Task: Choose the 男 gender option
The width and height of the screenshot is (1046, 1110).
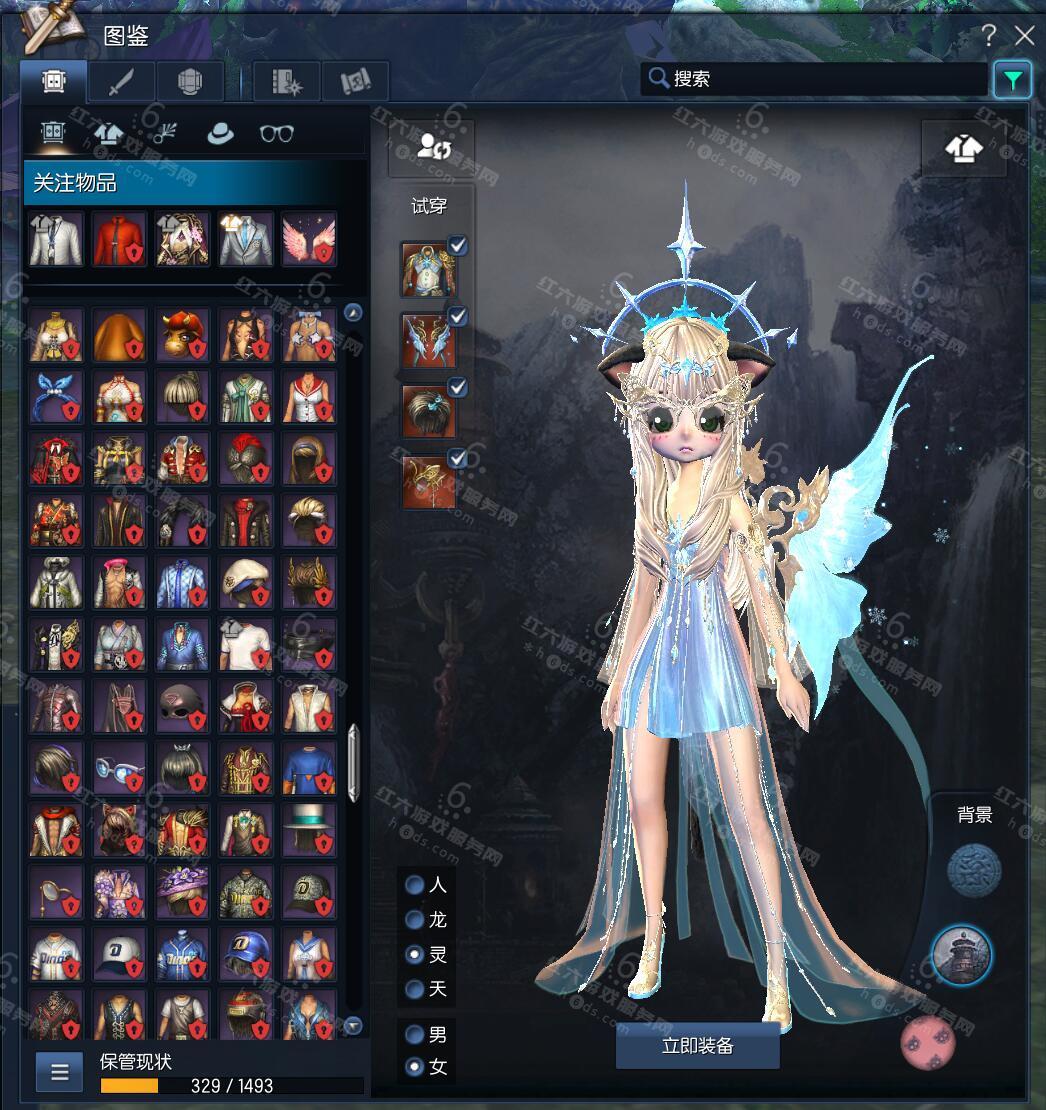Action: coord(414,1034)
